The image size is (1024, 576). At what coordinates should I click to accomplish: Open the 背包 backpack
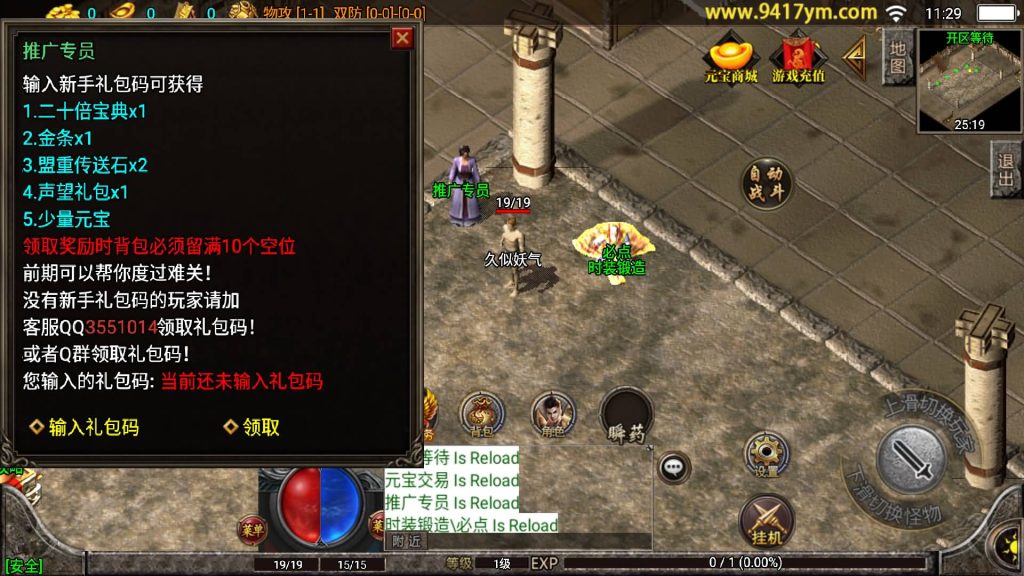pos(482,413)
